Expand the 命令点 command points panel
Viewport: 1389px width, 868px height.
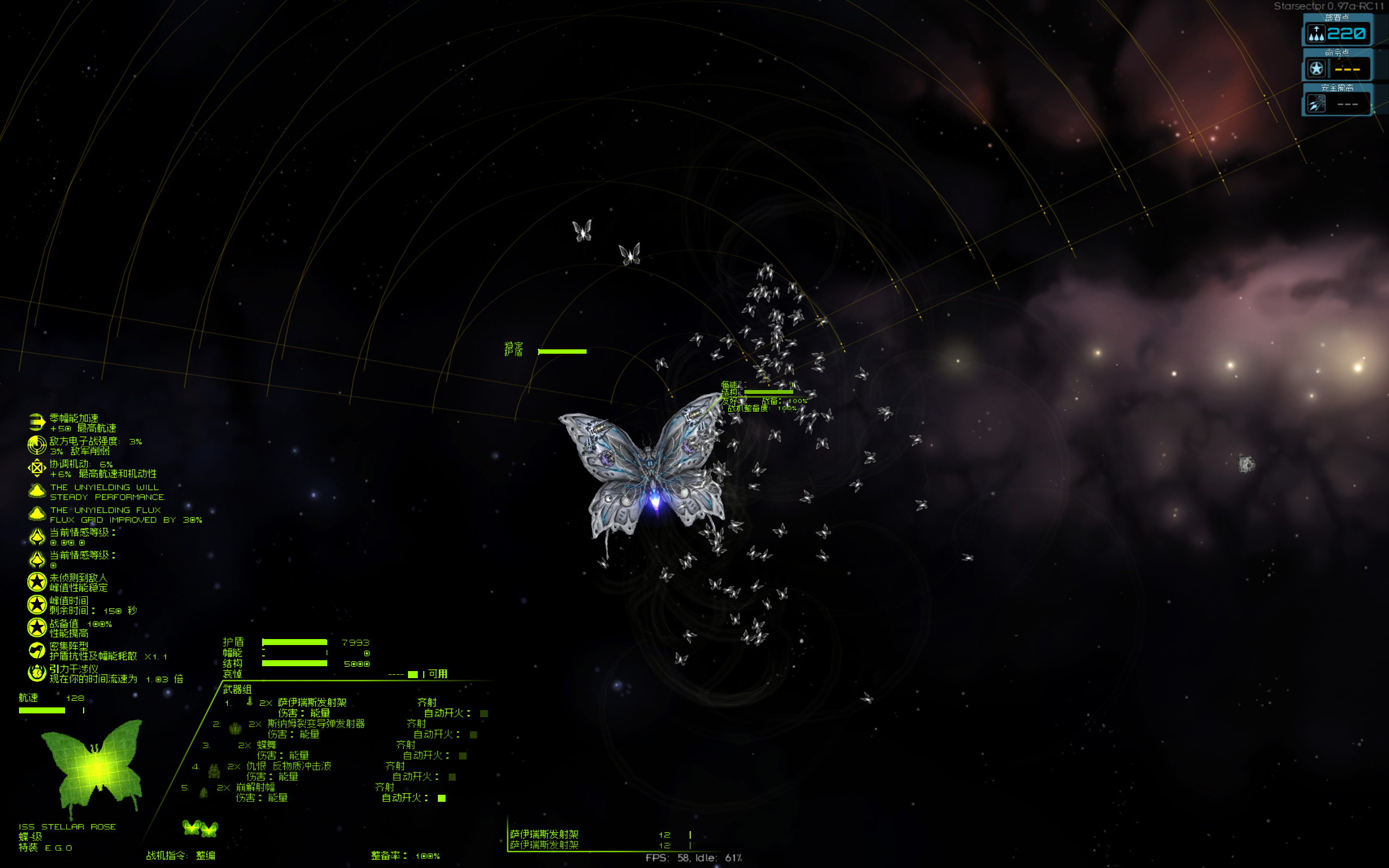pyautogui.click(x=1337, y=67)
